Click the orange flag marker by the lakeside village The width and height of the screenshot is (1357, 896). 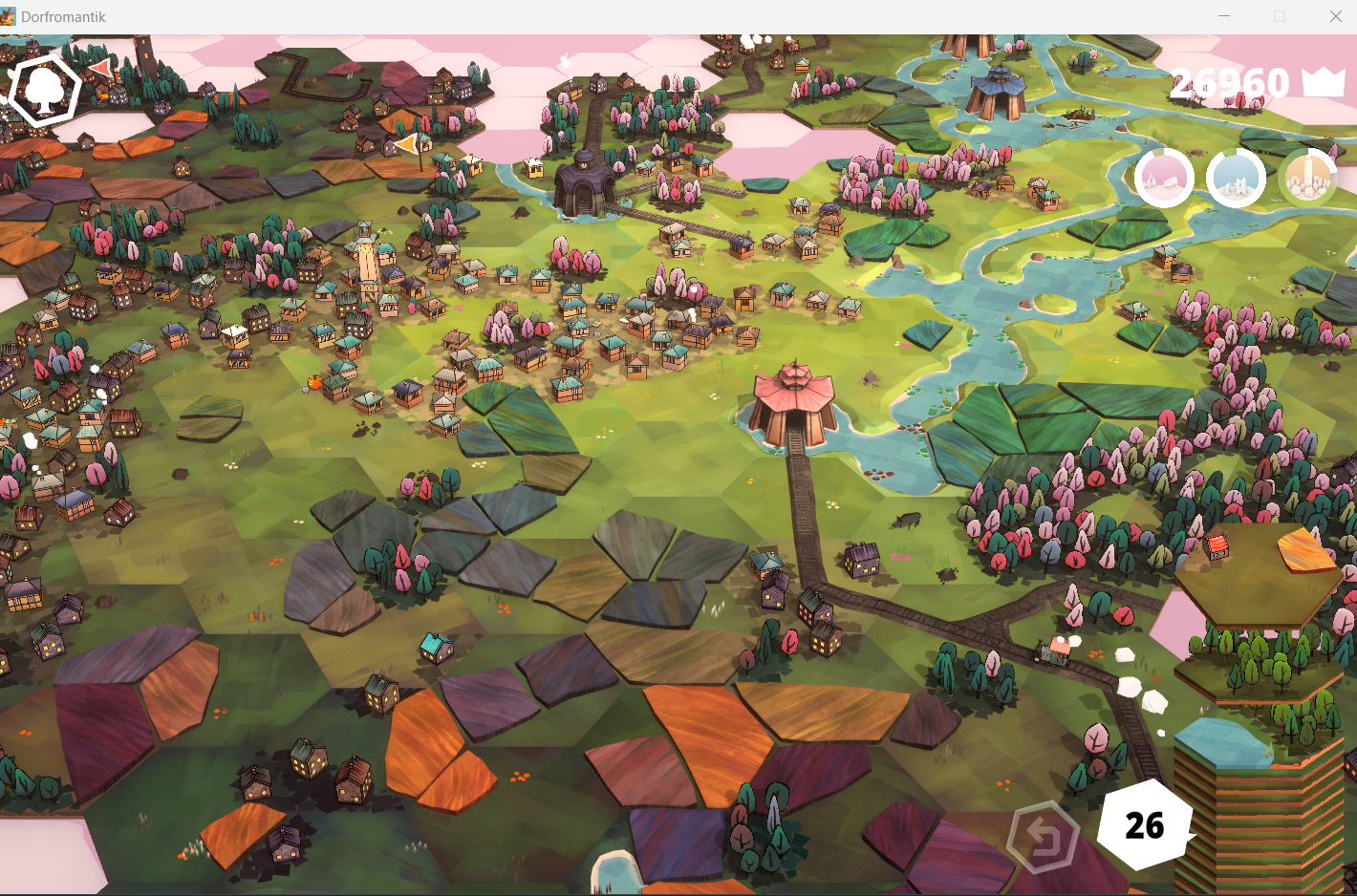405,144
